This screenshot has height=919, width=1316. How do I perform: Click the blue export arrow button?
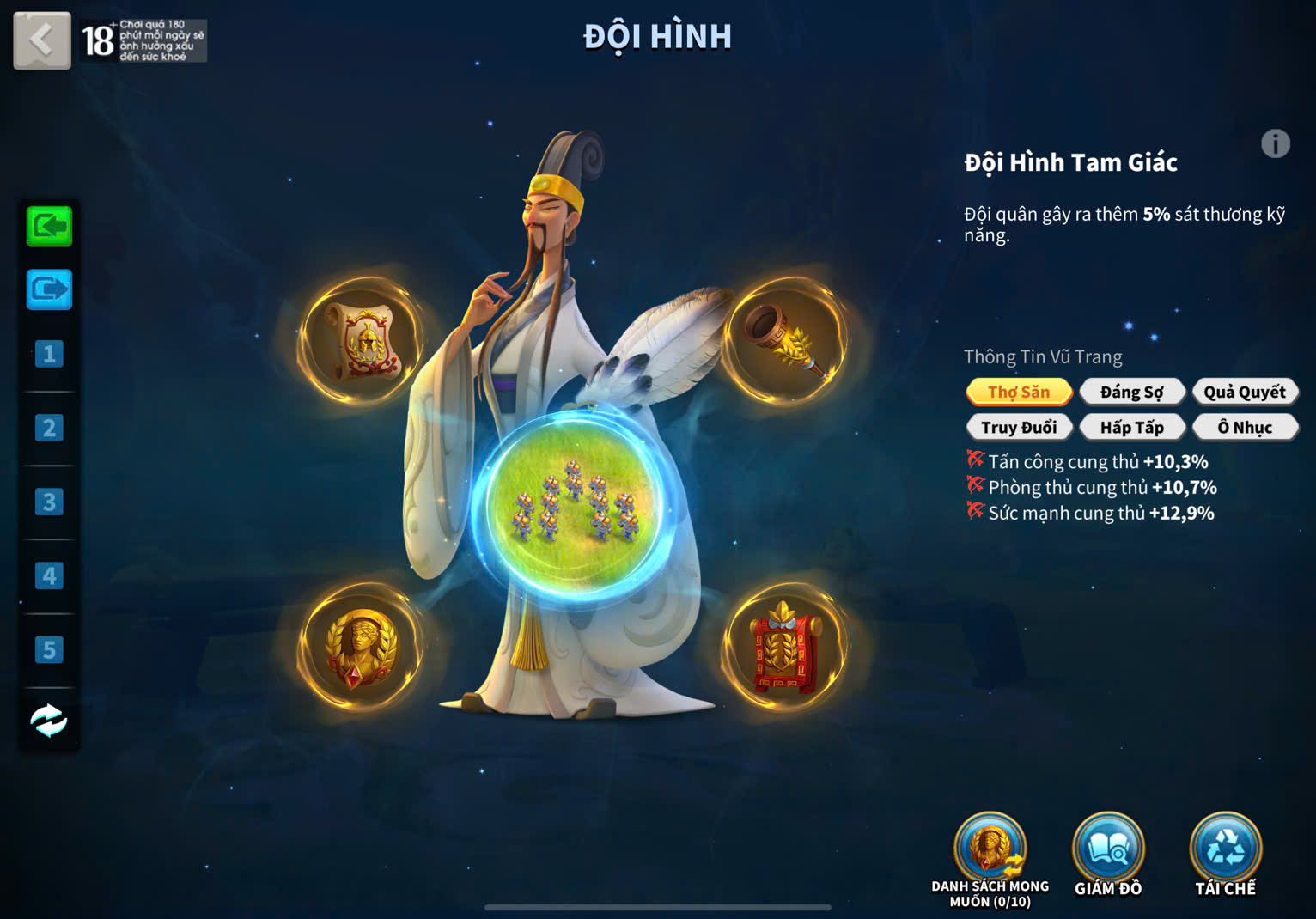point(49,289)
